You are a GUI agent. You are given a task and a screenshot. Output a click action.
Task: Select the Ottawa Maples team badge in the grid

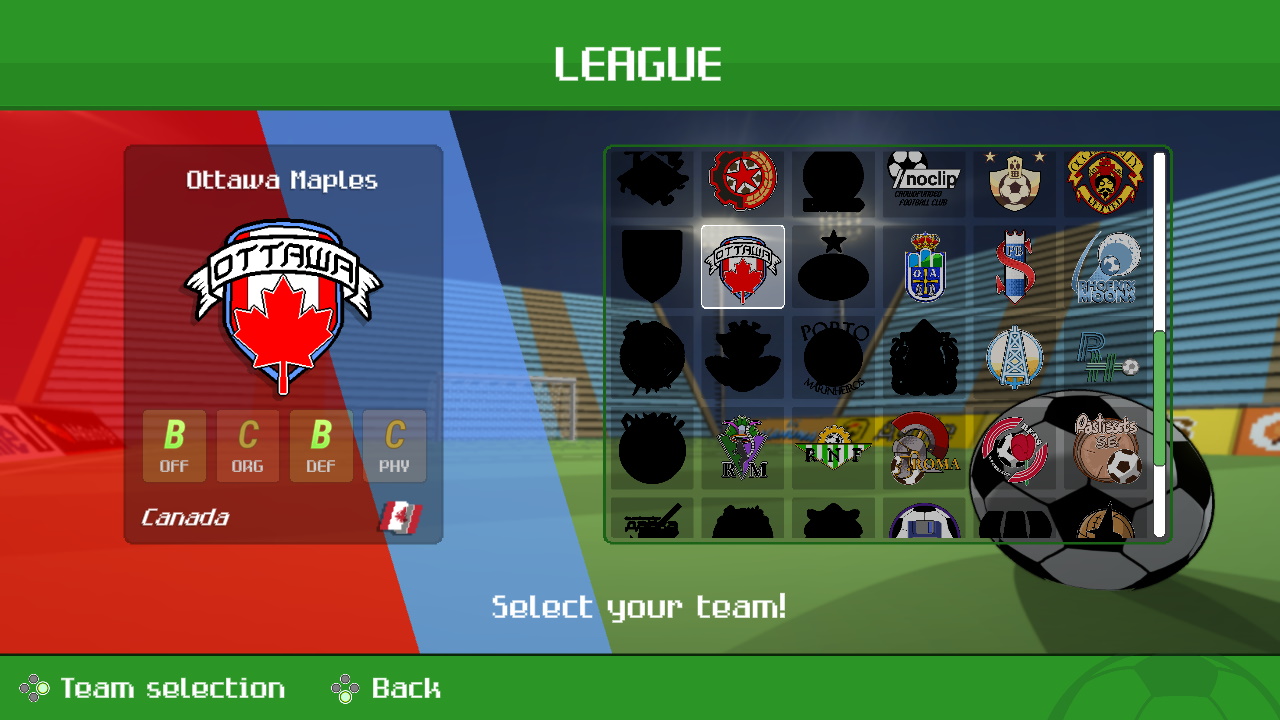pos(742,268)
